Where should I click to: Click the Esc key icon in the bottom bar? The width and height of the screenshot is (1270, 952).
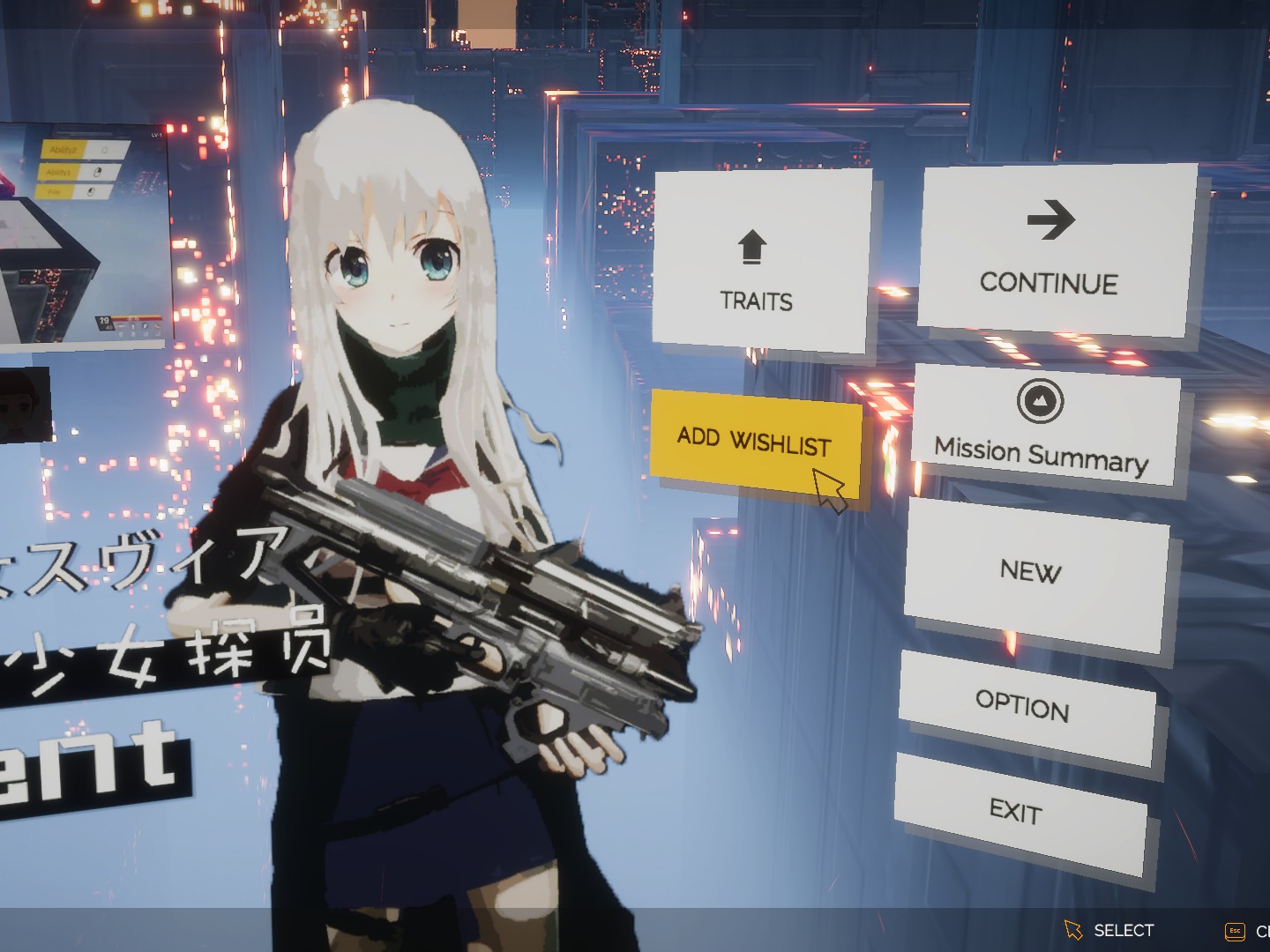[x=1234, y=930]
